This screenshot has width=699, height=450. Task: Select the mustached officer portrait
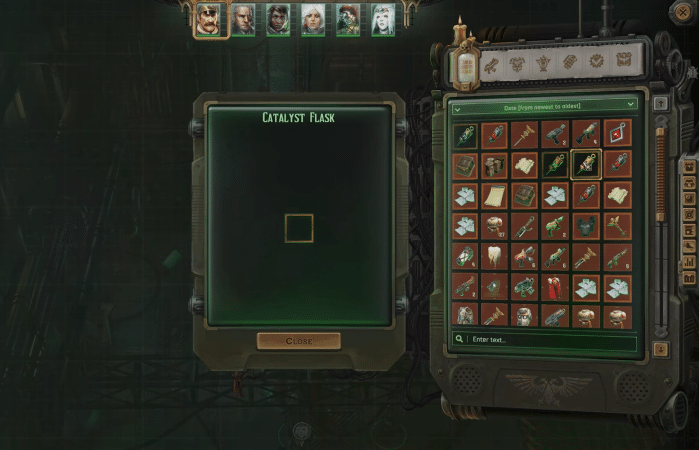(210, 20)
